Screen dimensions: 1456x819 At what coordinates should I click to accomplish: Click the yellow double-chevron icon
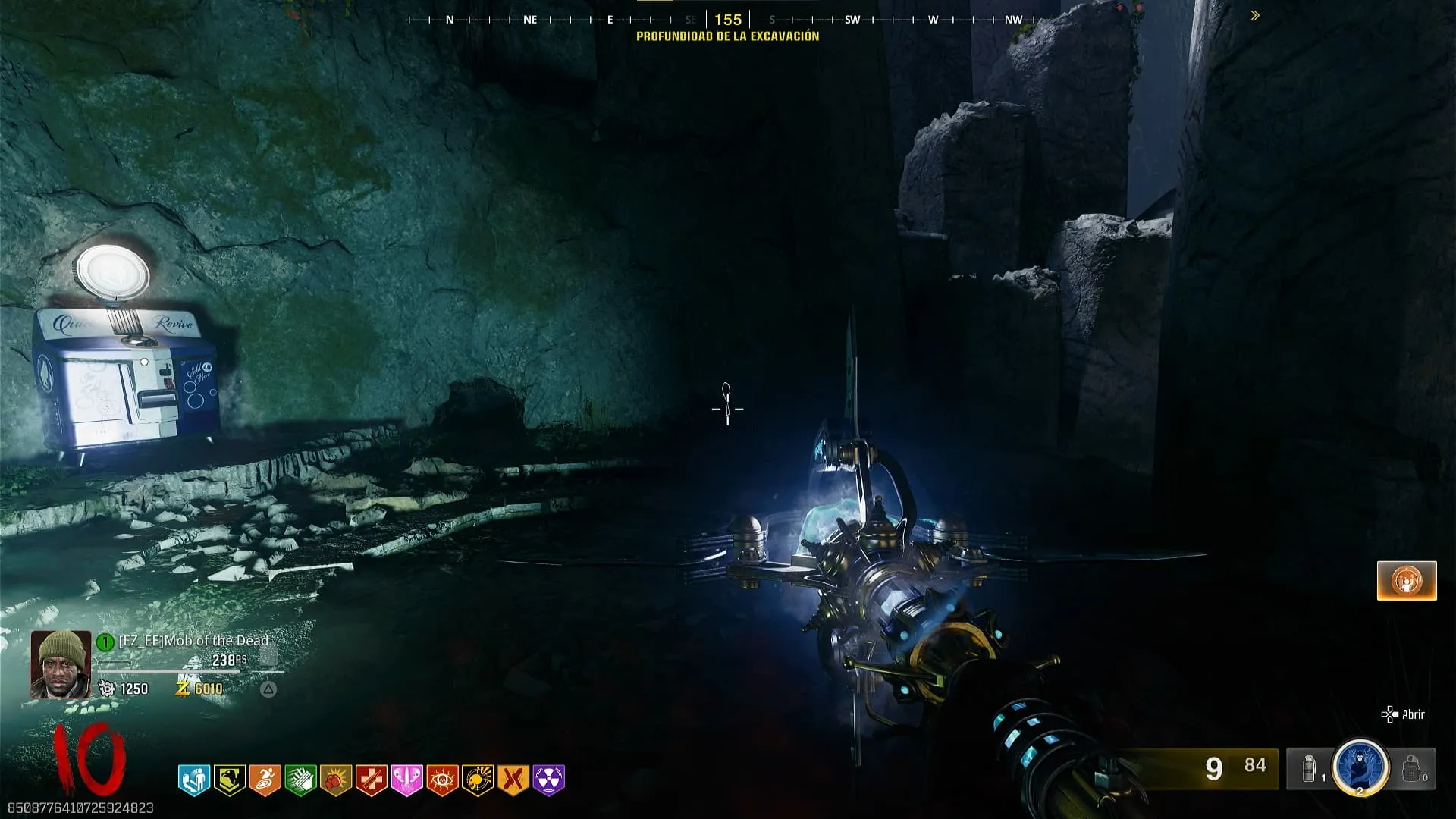click(1255, 16)
